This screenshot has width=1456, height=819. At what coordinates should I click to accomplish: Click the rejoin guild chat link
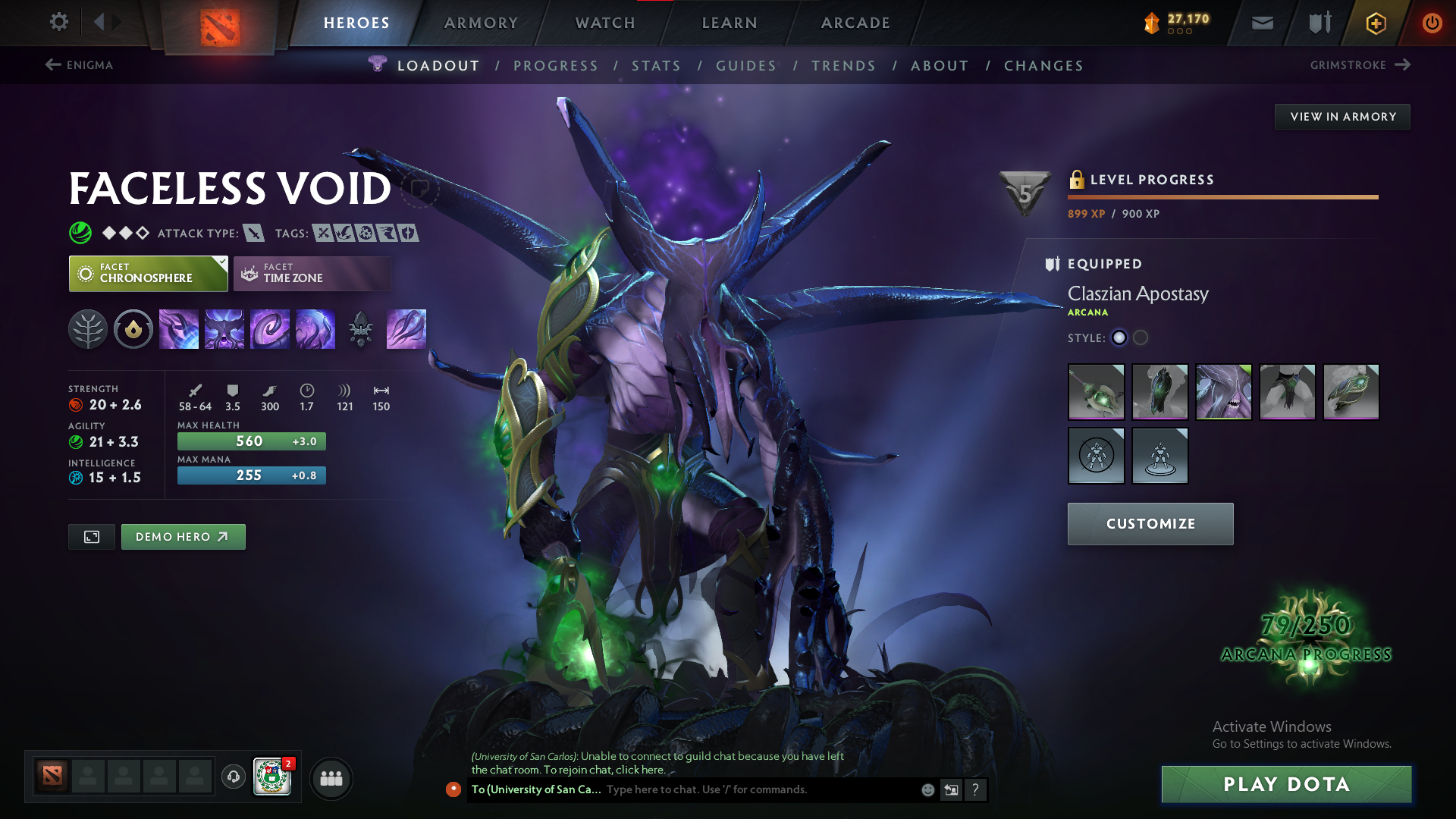pyautogui.click(x=639, y=769)
